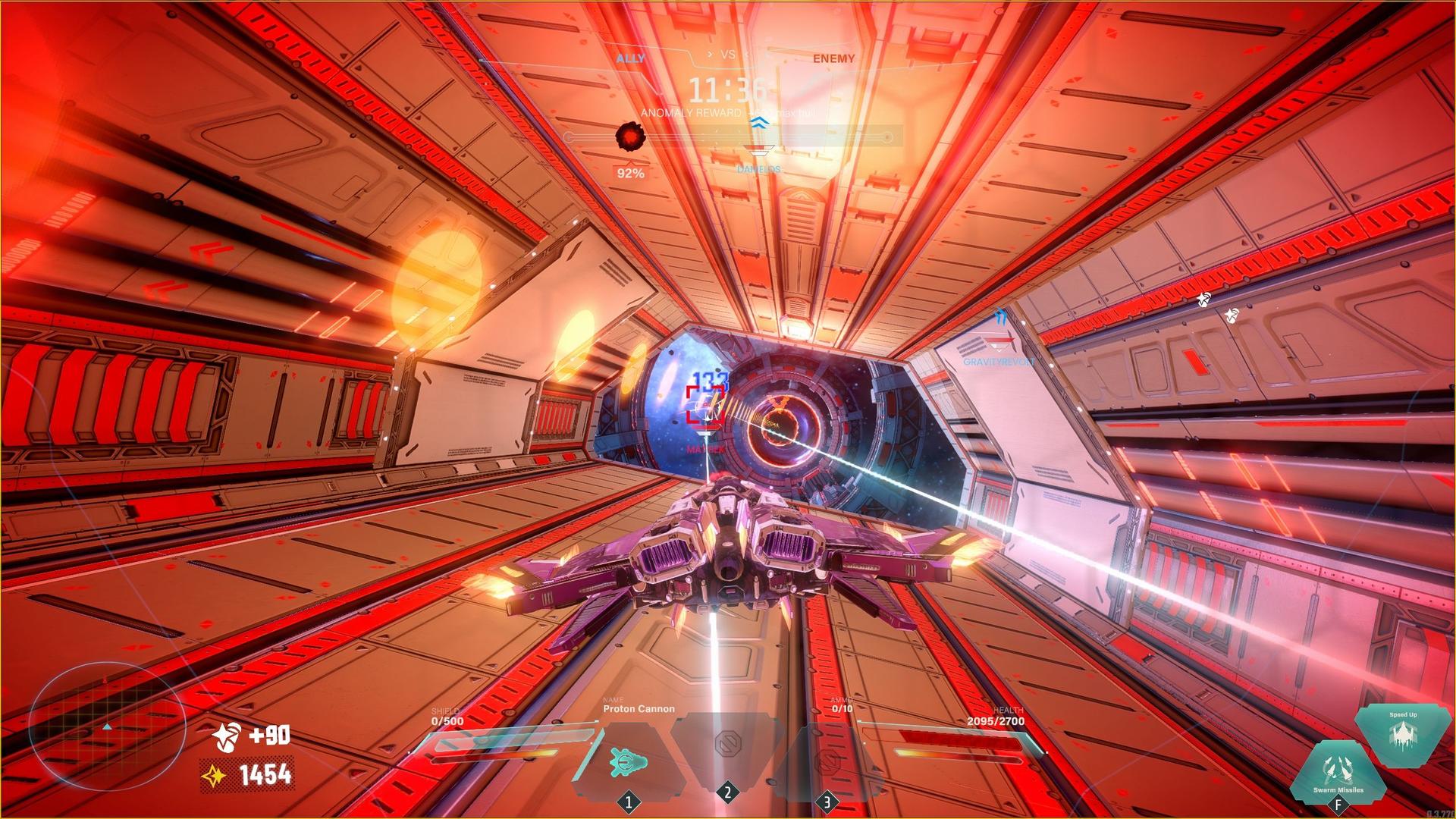The height and width of the screenshot is (819, 1456).
Task: Activate the Swarm Missiles ability
Action: 1338,773
